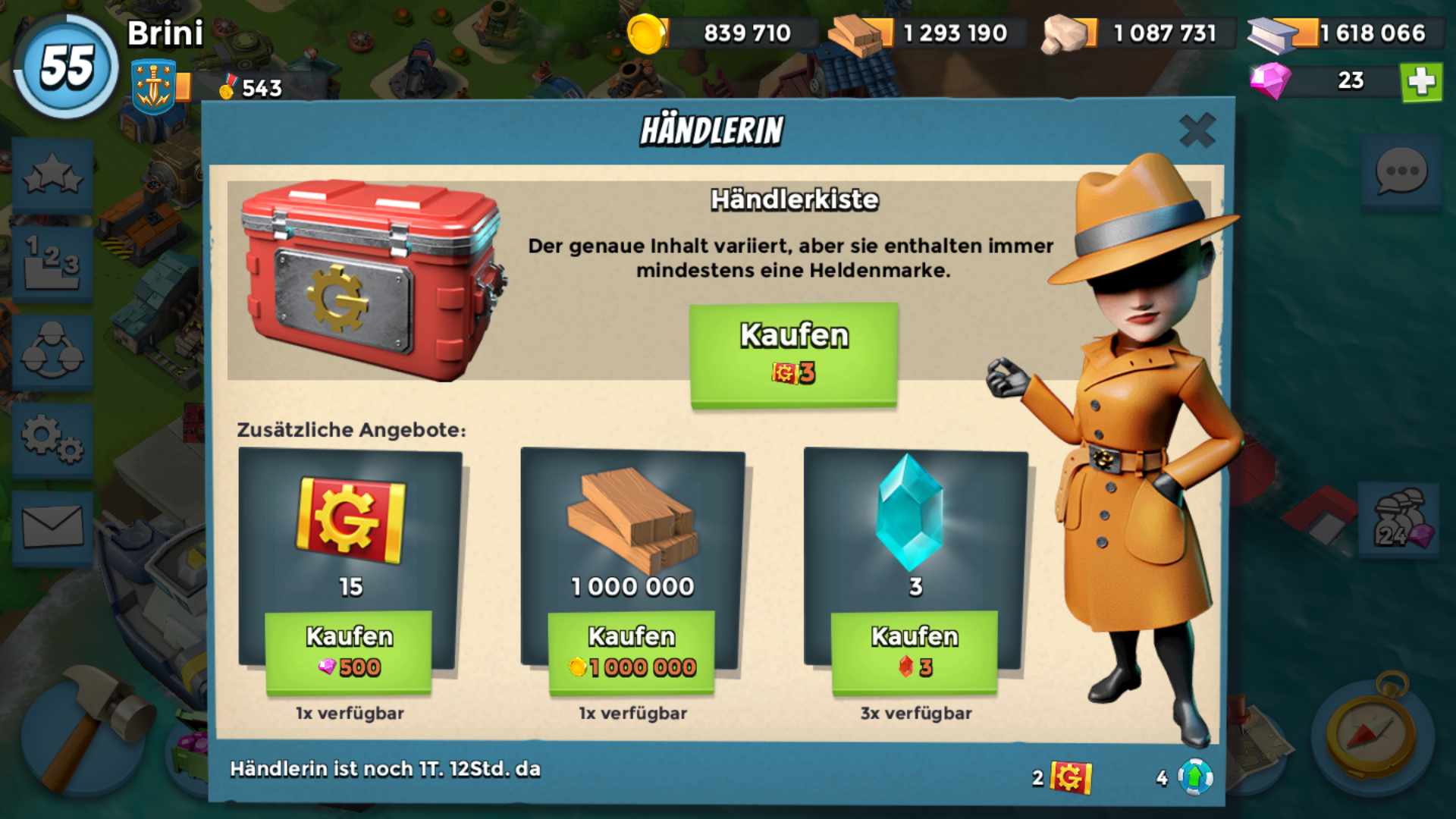Purchase 1 000 000 wood with gold
1456x819 pixels.
click(631, 651)
